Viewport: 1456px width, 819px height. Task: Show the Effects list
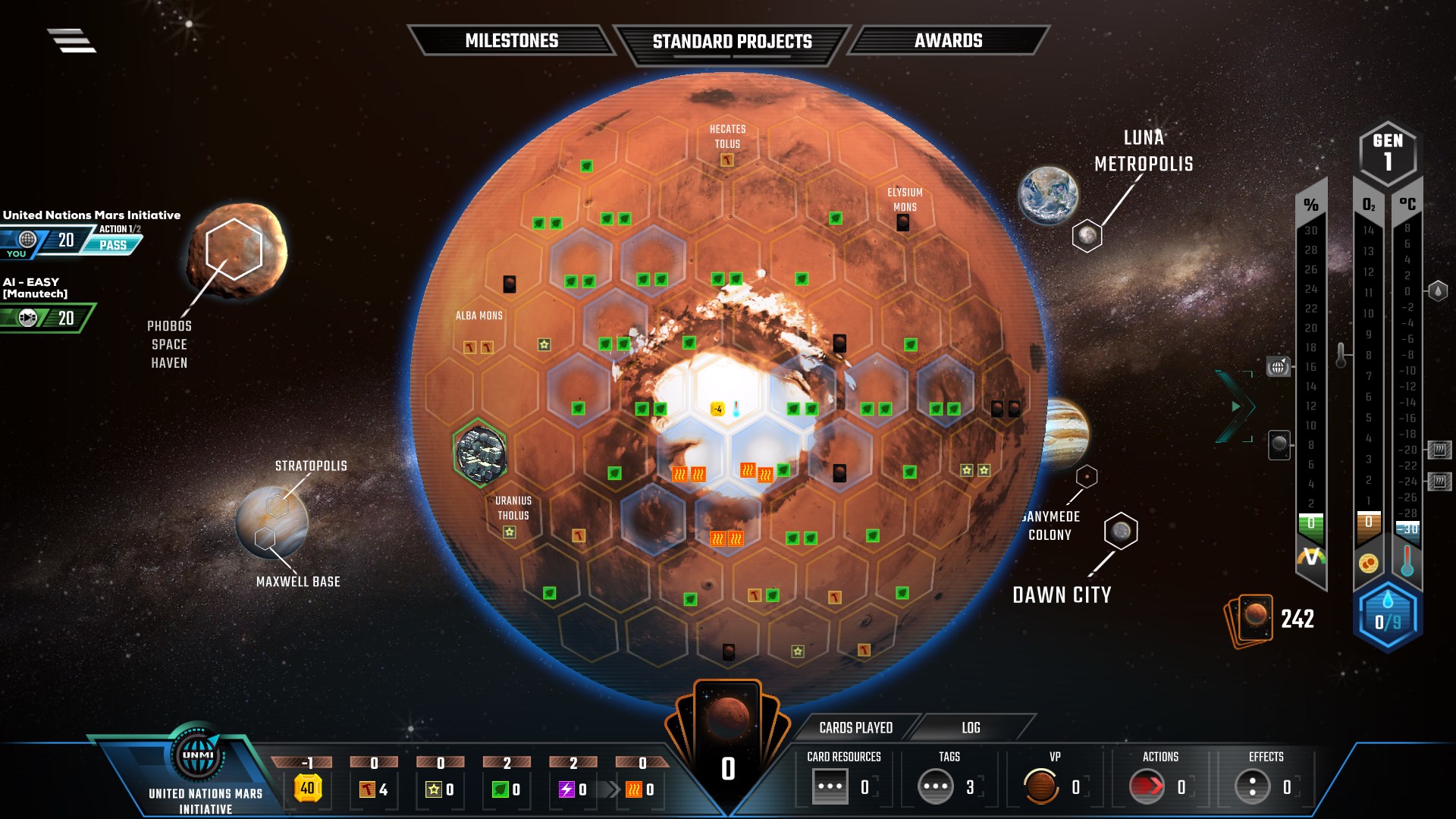point(1266,786)
